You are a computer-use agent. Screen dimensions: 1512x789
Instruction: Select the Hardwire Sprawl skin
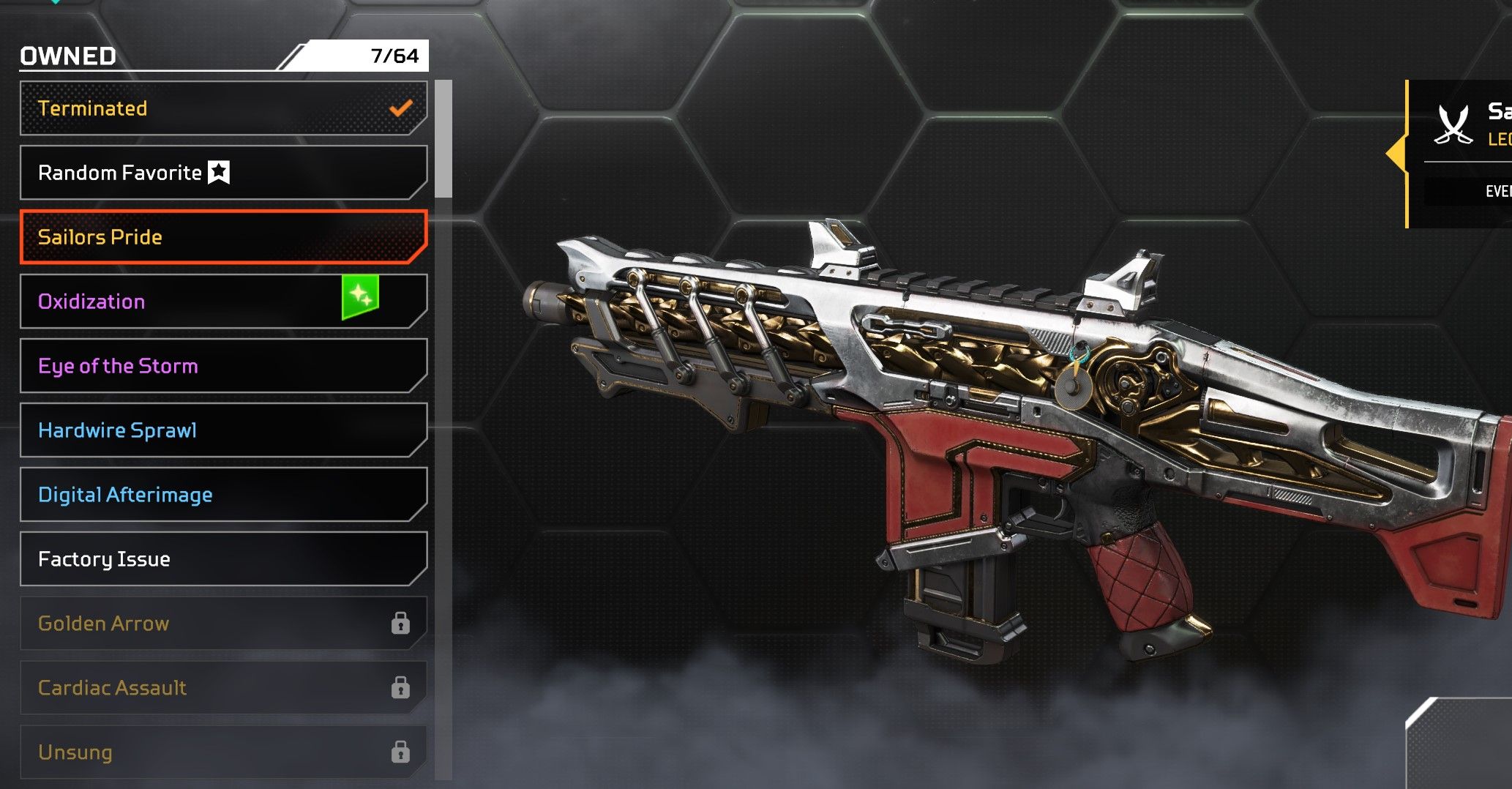[223, 430]
